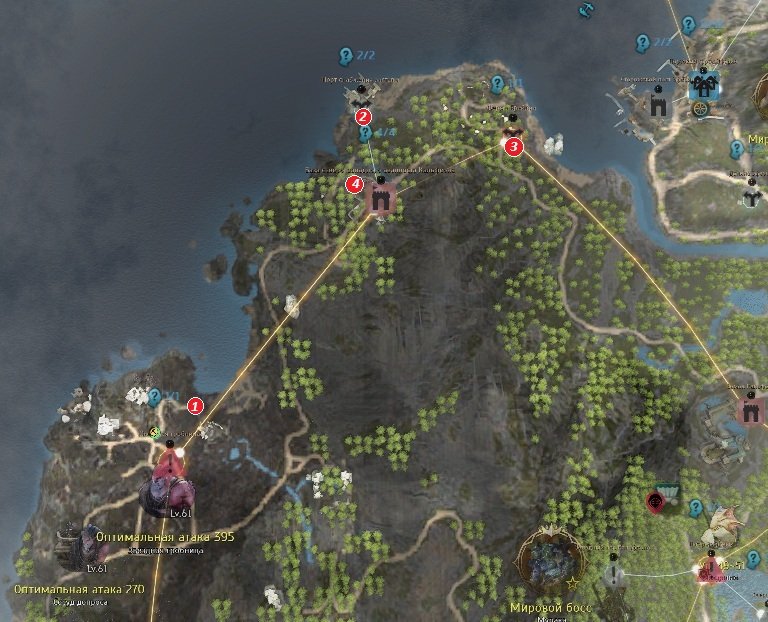This screenshot has height=622, width=768.
Task: Click the knowledge marker labeled 4/4
Action: 366,133
